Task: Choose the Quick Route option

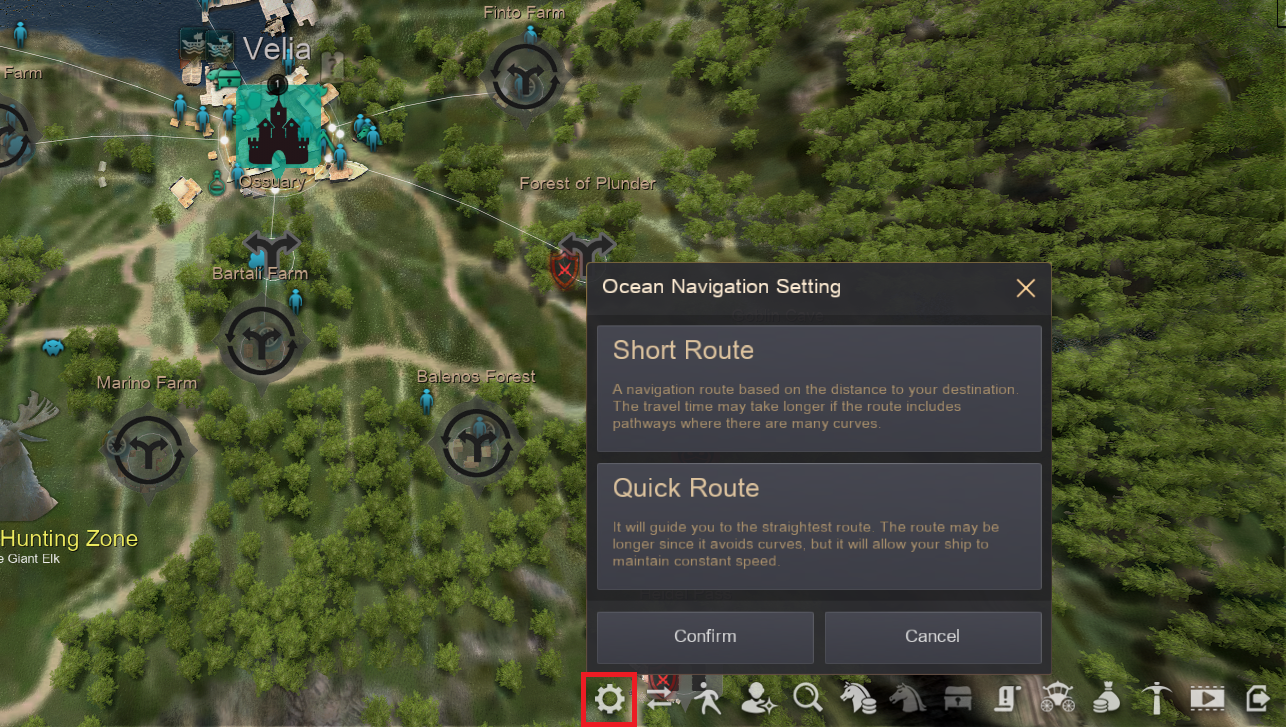Action: 819,526
